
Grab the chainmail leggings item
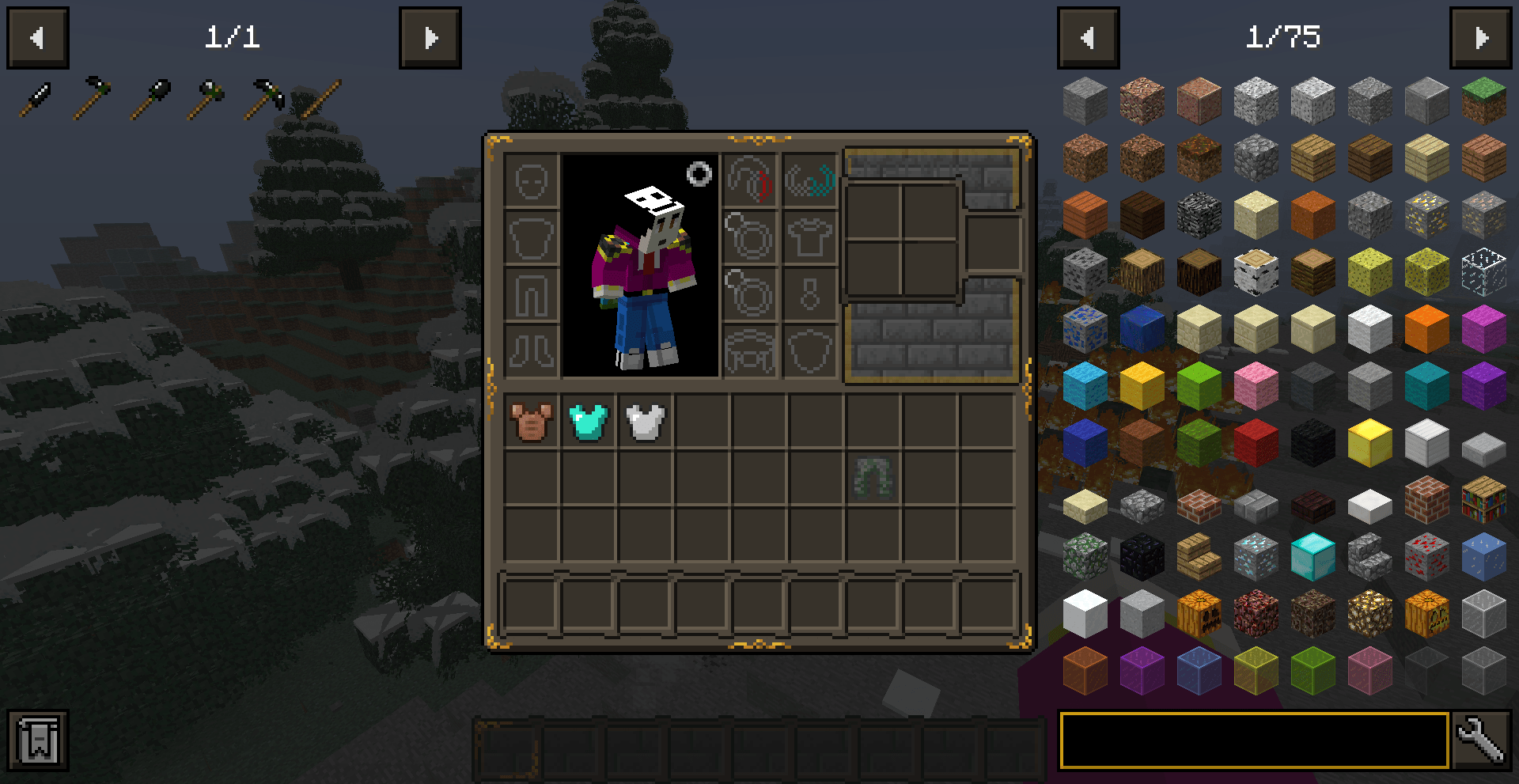click(873, 478)
